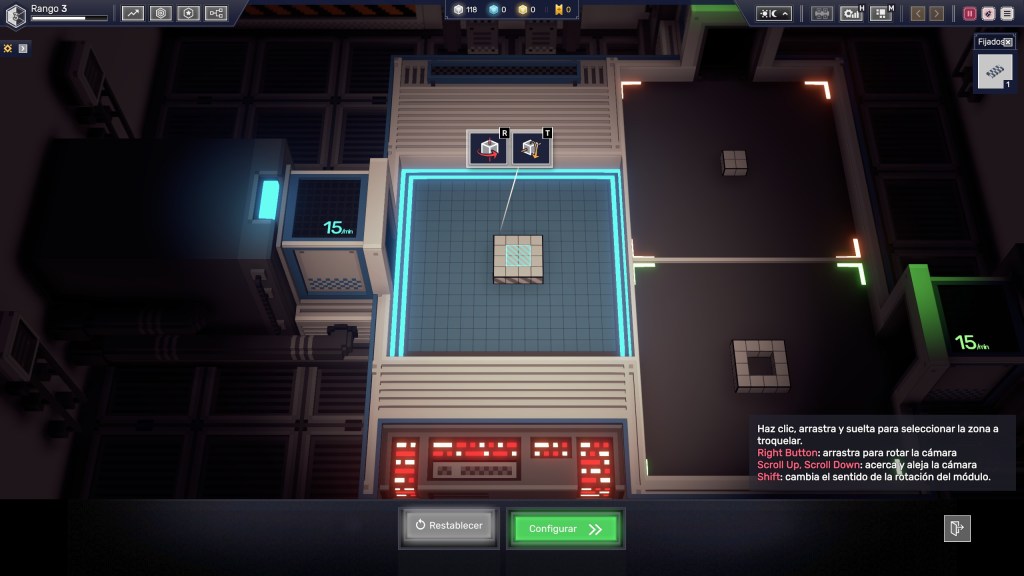Image resolution: width=1024 pixels, height=576 pixels.
Task: Choose the cube flip tool with the orange arrow
Action: 531,150
